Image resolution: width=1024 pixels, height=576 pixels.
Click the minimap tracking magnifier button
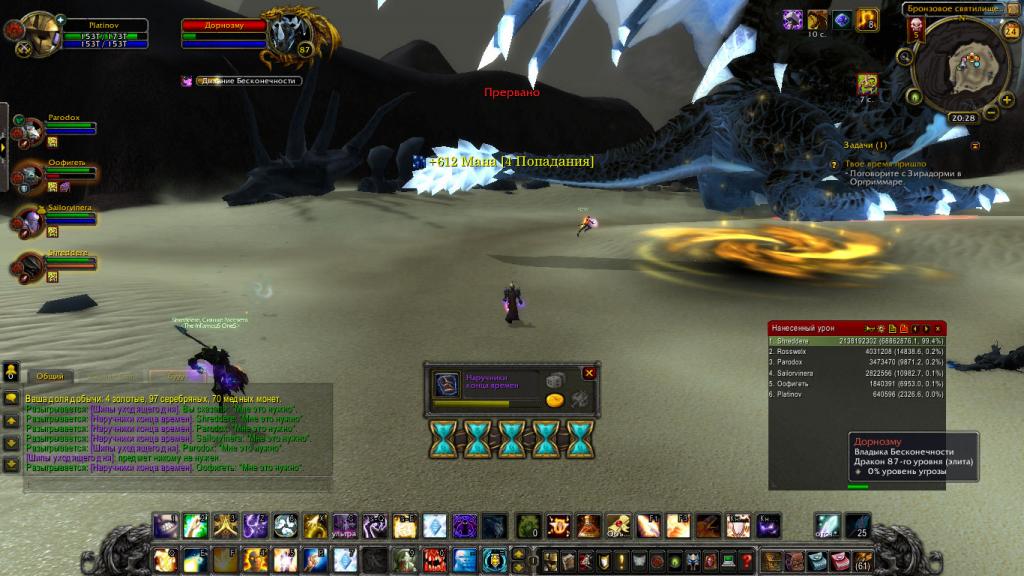tap(905, 57)
